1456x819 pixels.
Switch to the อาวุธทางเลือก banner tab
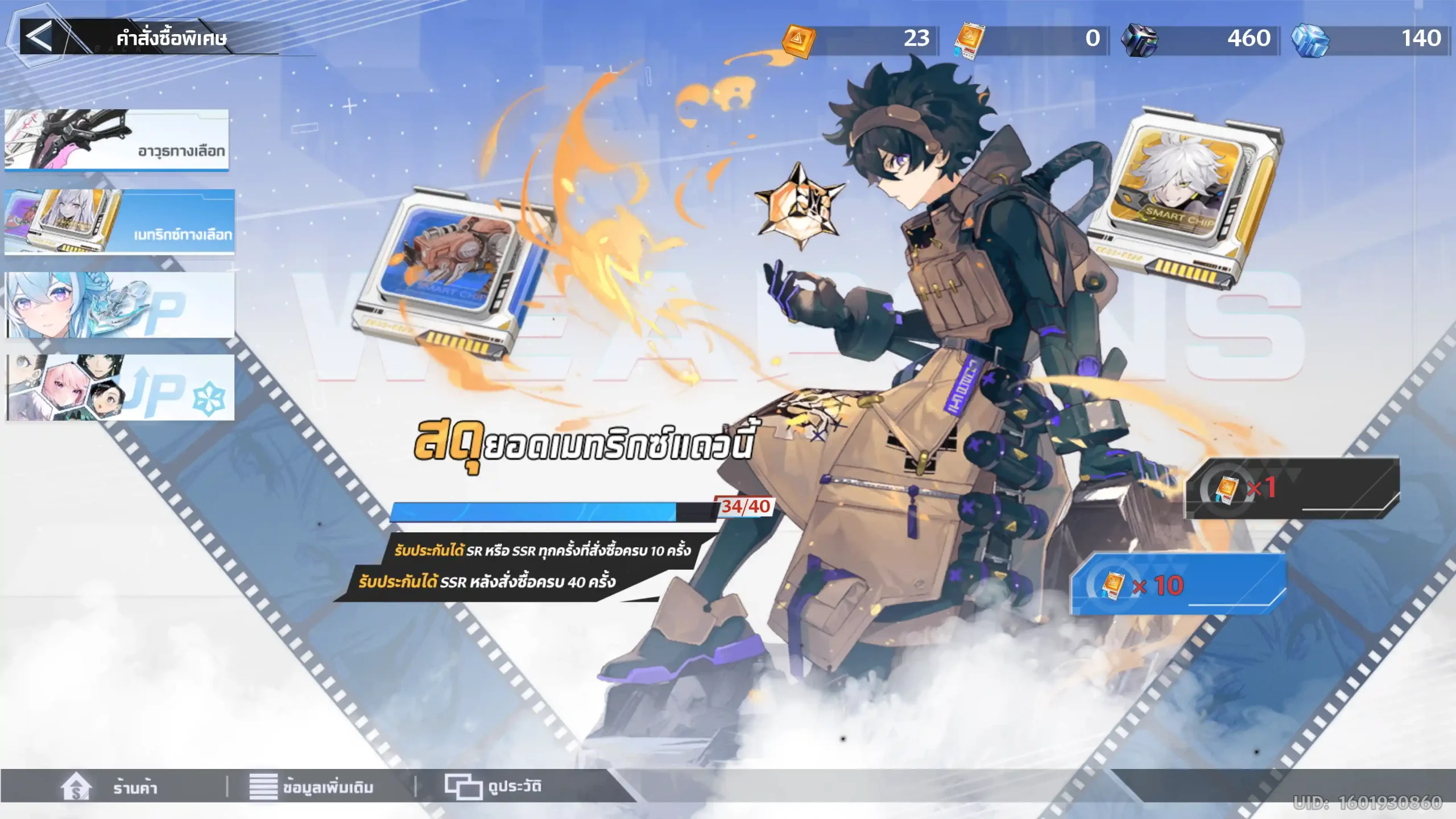[117, 140]
